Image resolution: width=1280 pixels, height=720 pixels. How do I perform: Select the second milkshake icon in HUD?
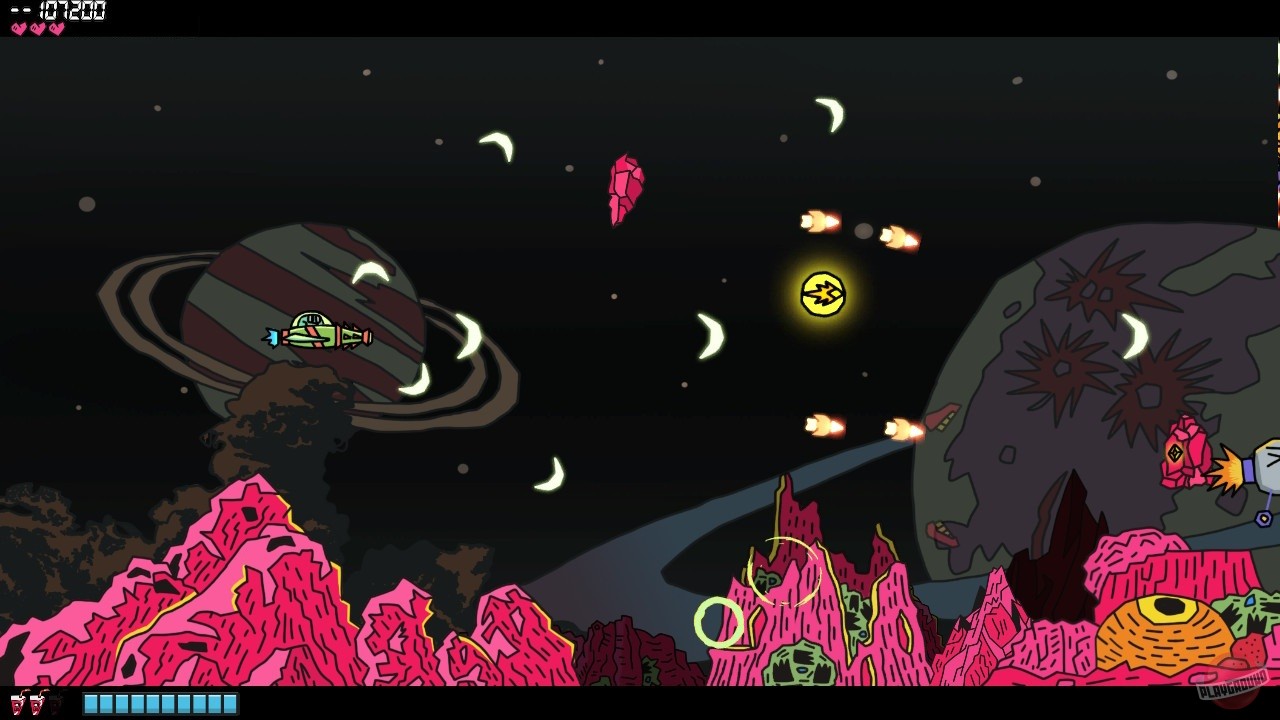pos(37,701)
